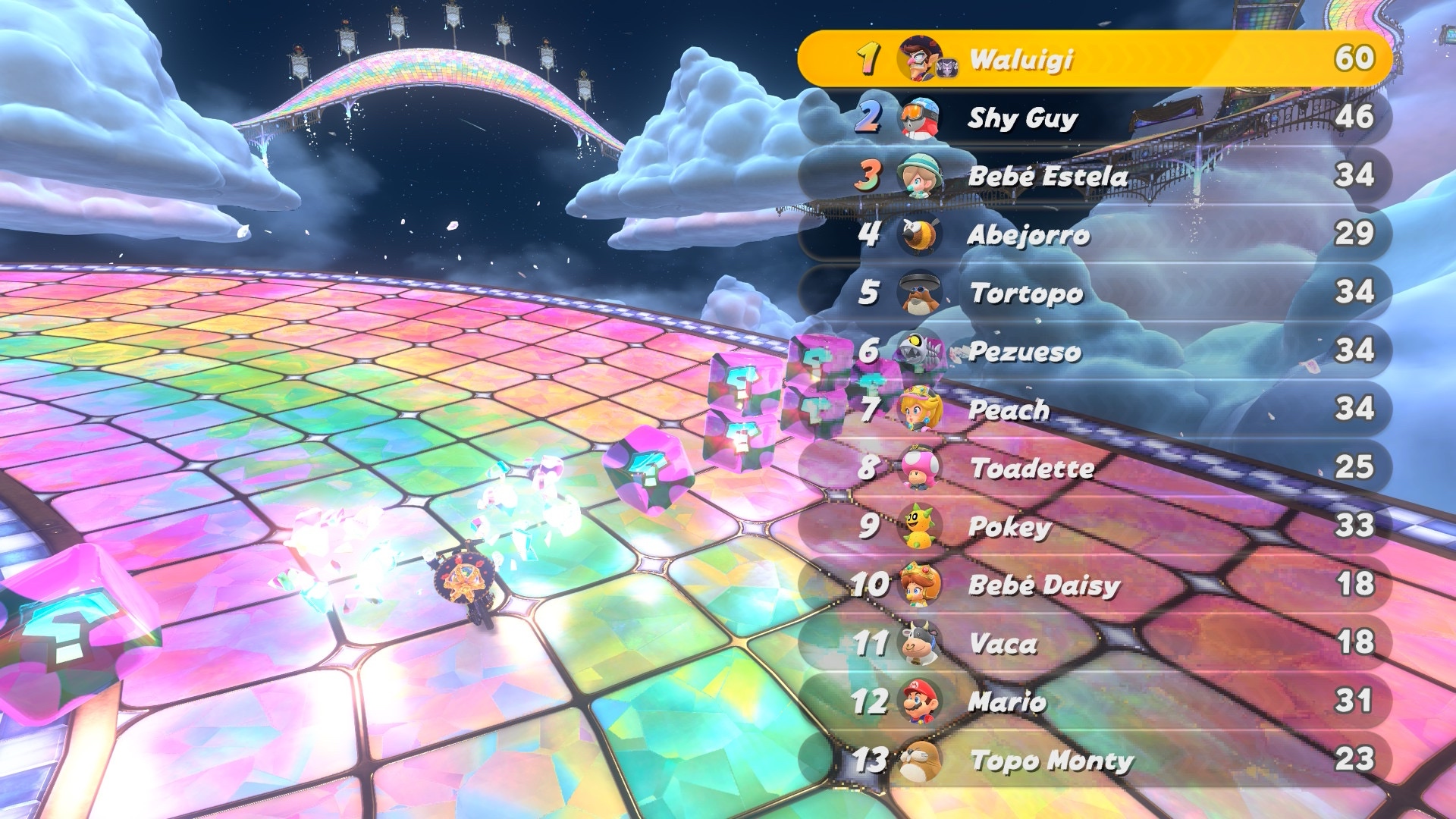Select the Bebé Estela row
This screenshot has width=1456, height=819.
(1095, 176)
